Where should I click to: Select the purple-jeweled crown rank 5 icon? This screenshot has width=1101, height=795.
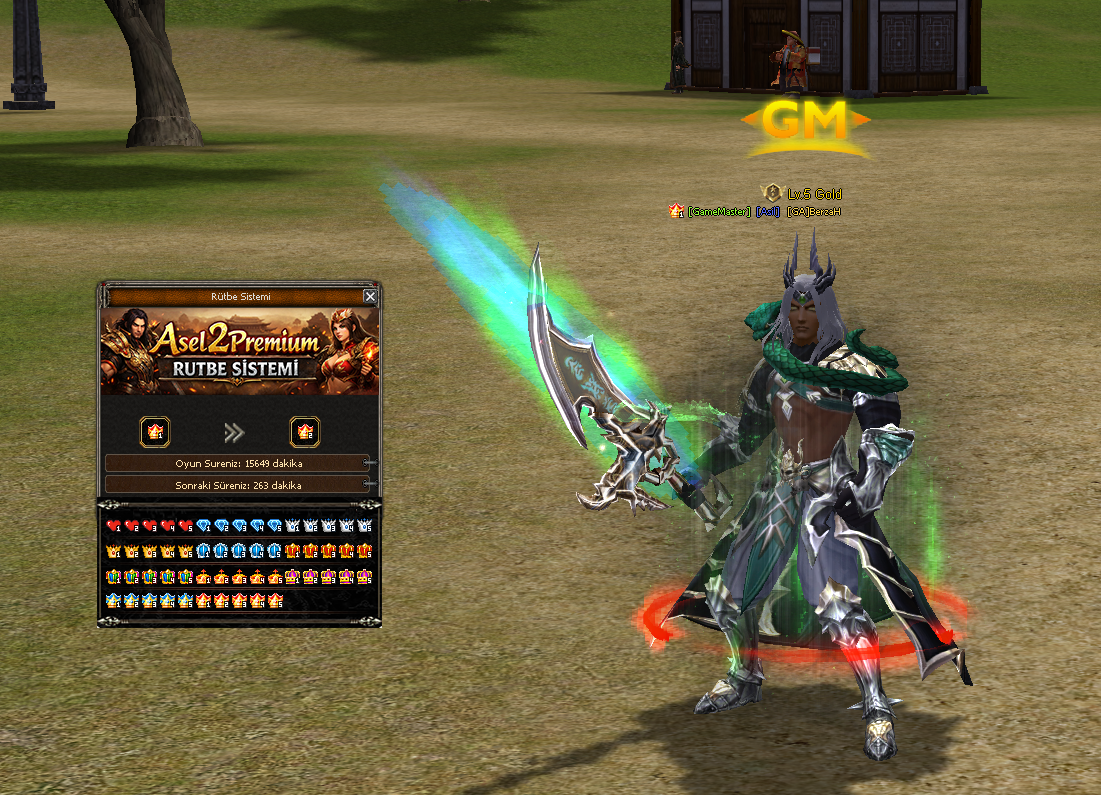tap(364, 576)
